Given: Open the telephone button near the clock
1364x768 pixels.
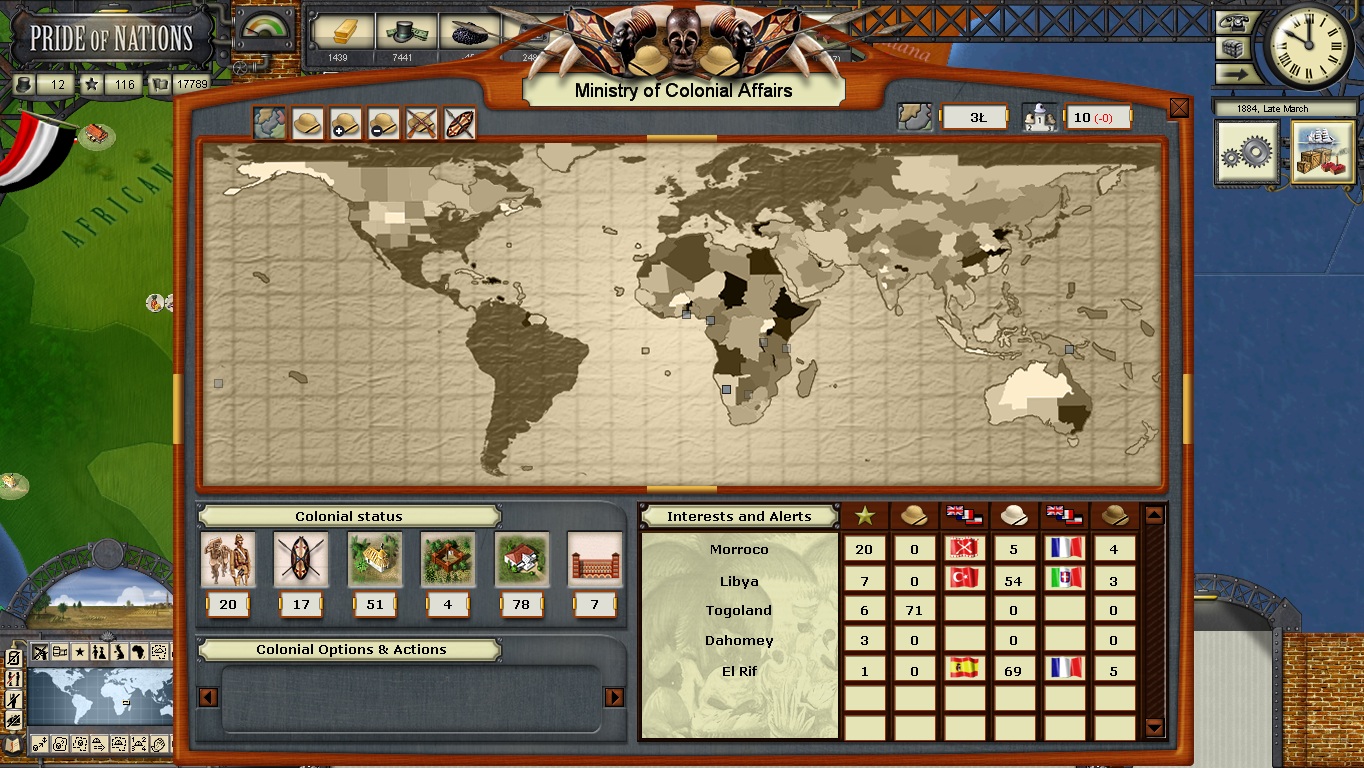Looking at the screenshot, I should pos(1238,22).
